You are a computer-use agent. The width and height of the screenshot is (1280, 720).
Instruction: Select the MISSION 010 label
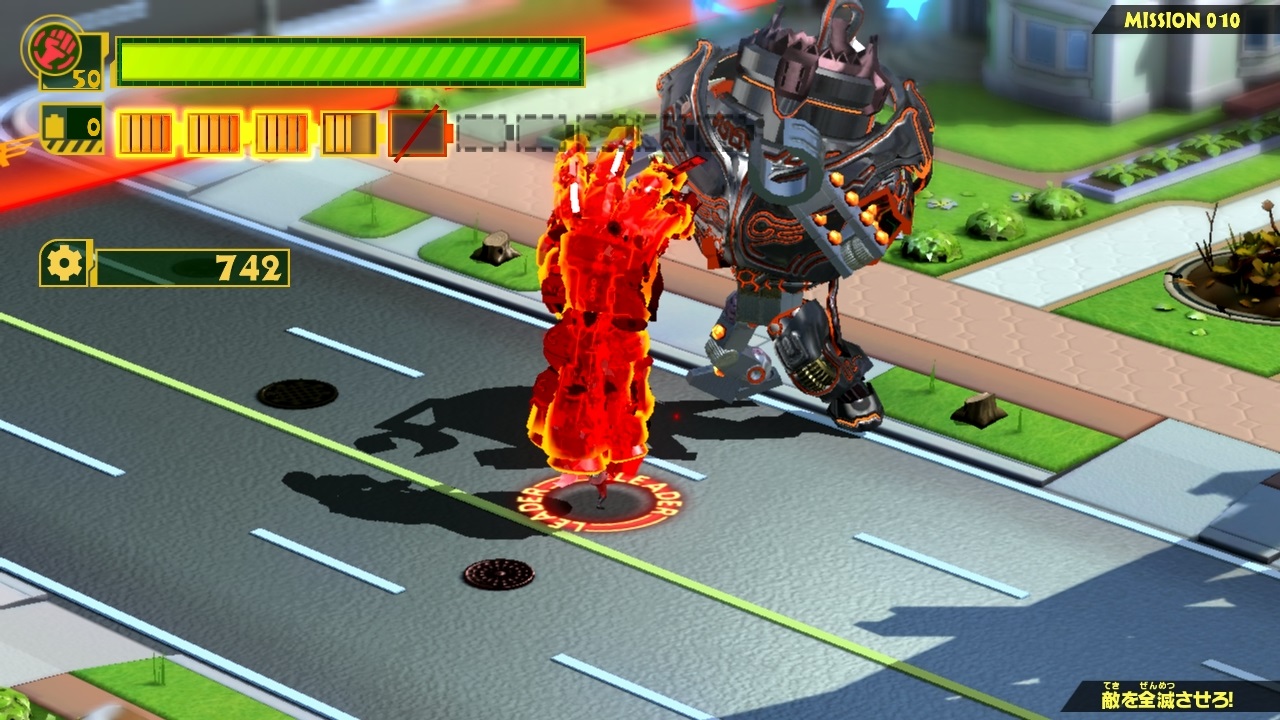pyautogui.click(x=1181, y=20)
